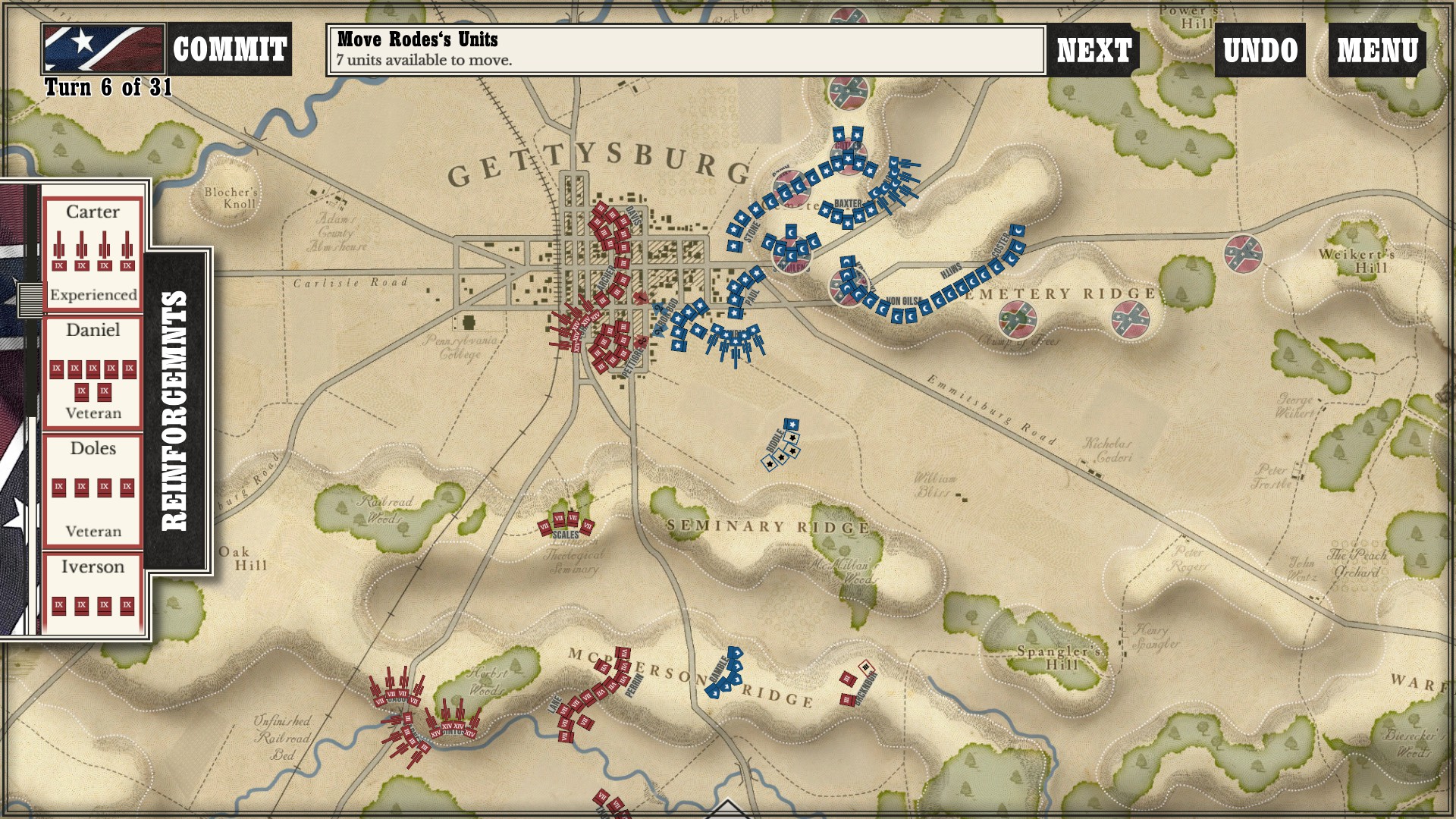Click the Confederate objective marker near Weikert's Hill
1456x819 pixels.
[x=1243, y=254]
